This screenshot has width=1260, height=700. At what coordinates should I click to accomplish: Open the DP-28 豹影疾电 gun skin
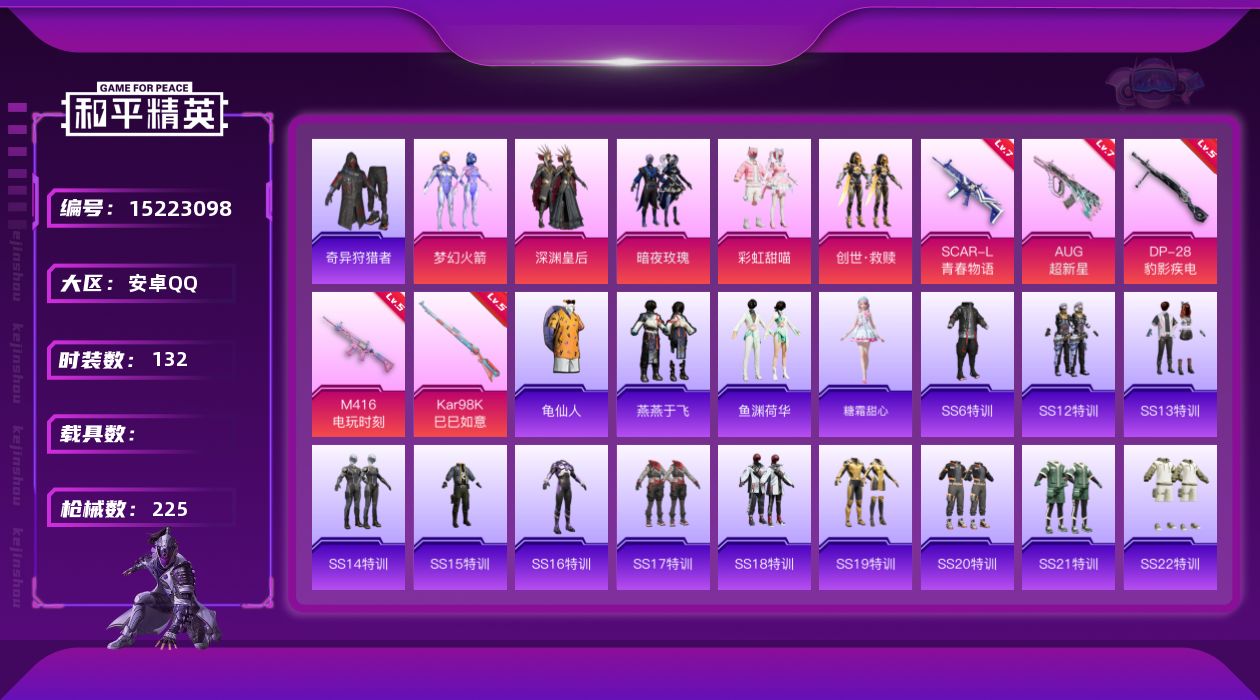pyautogui.click(x=1170, y=211)
